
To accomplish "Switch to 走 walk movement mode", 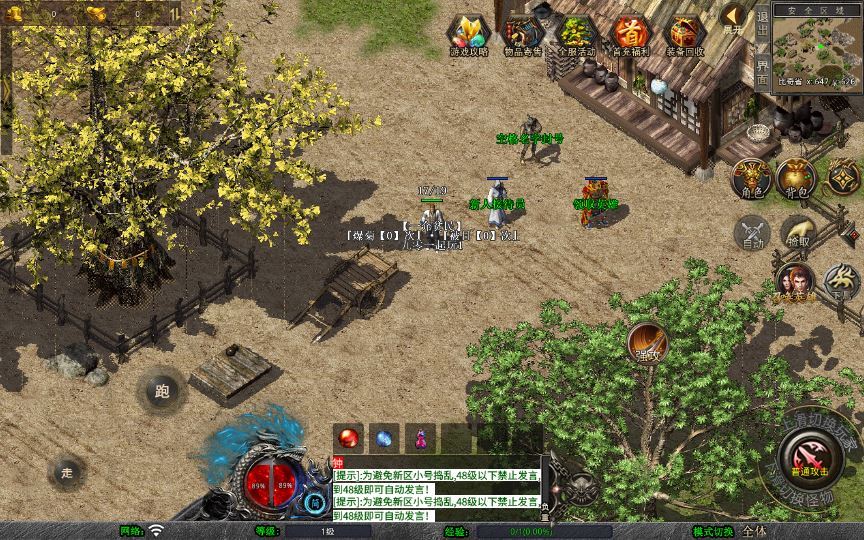I will tap(68, 471).
